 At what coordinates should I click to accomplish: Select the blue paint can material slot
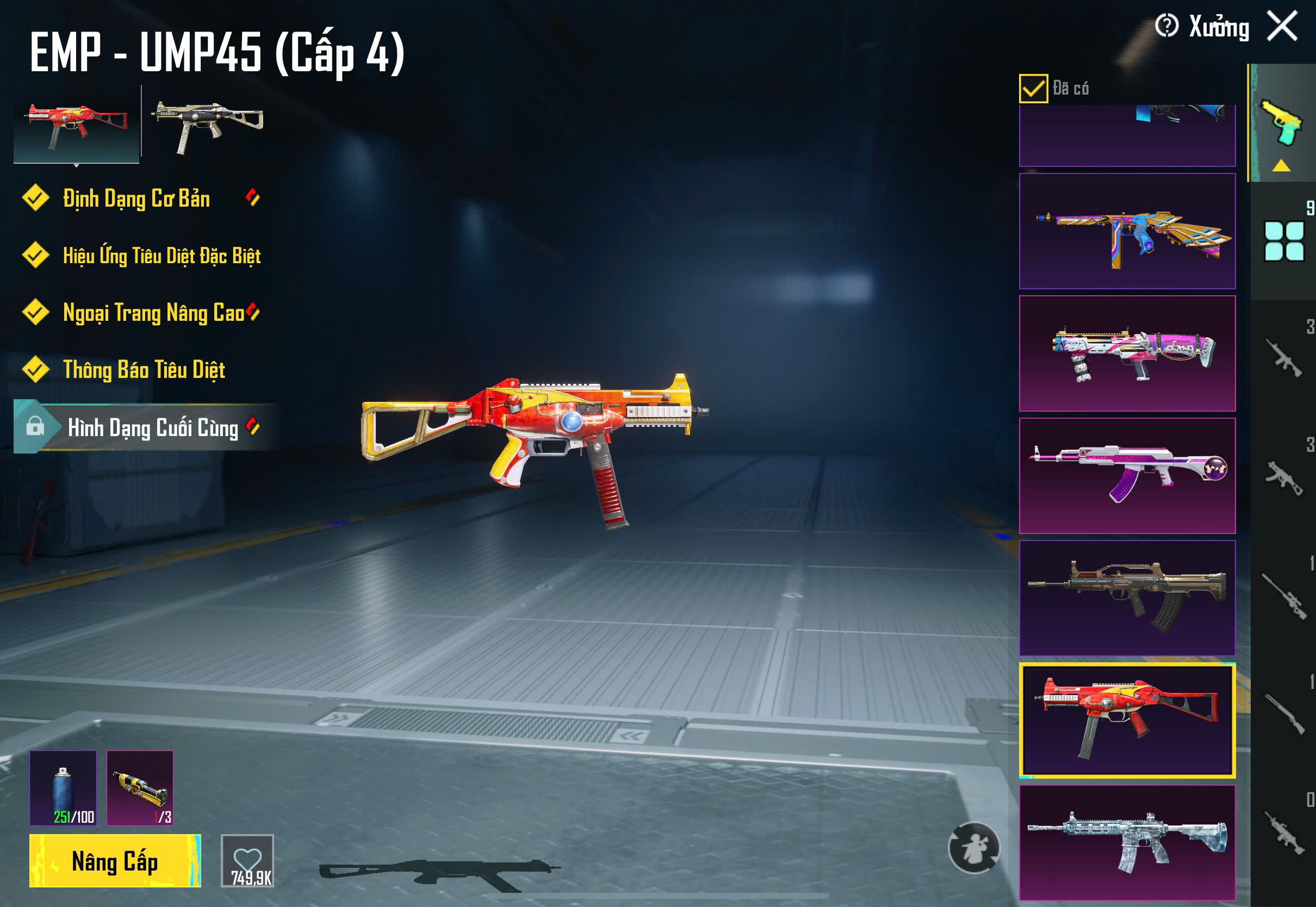63,788
